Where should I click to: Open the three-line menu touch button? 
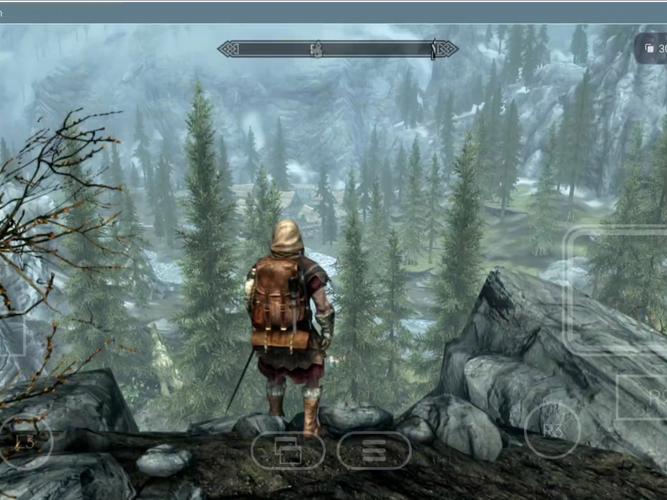374,451
